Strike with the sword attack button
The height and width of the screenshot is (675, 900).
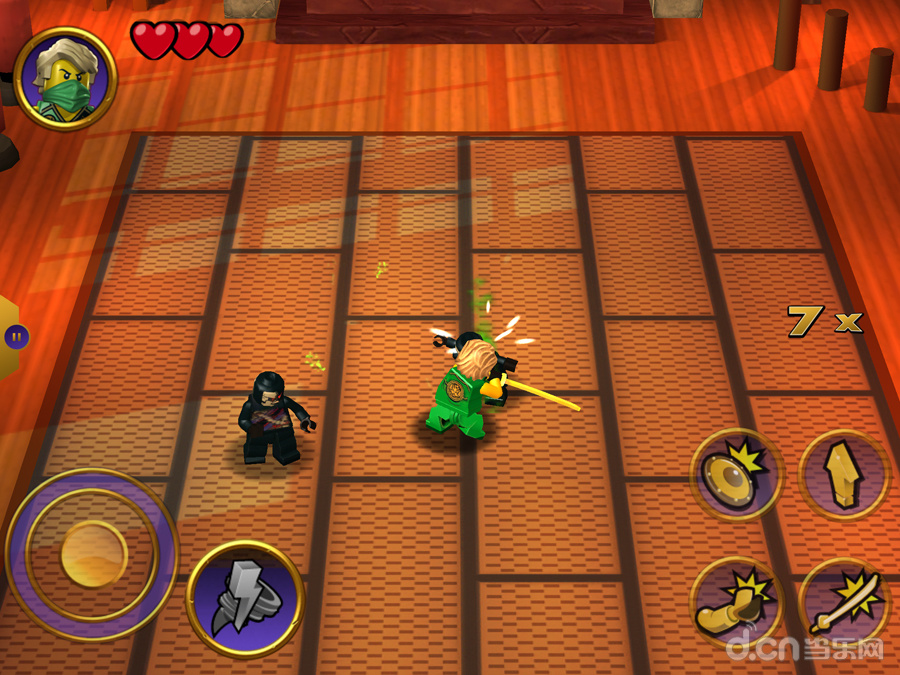point(843,602)
